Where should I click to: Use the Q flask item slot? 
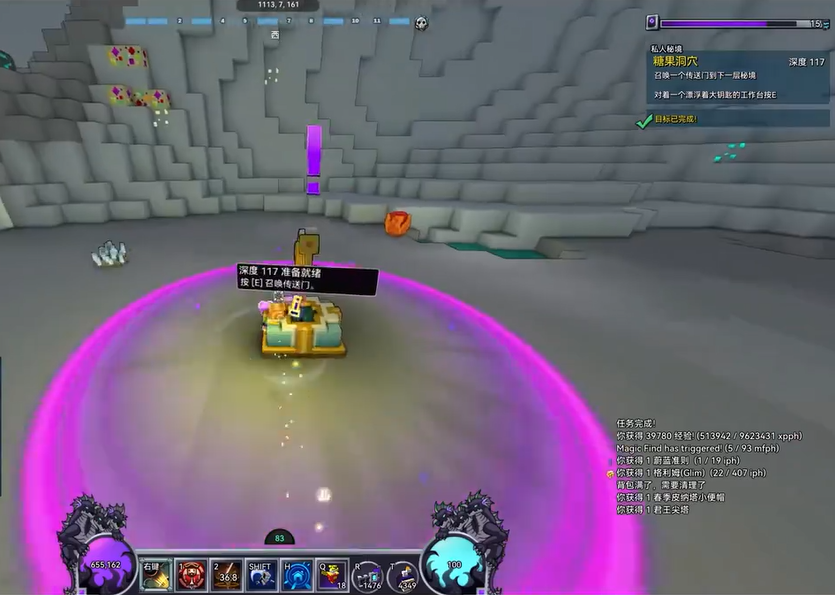(x=332, y=575)
